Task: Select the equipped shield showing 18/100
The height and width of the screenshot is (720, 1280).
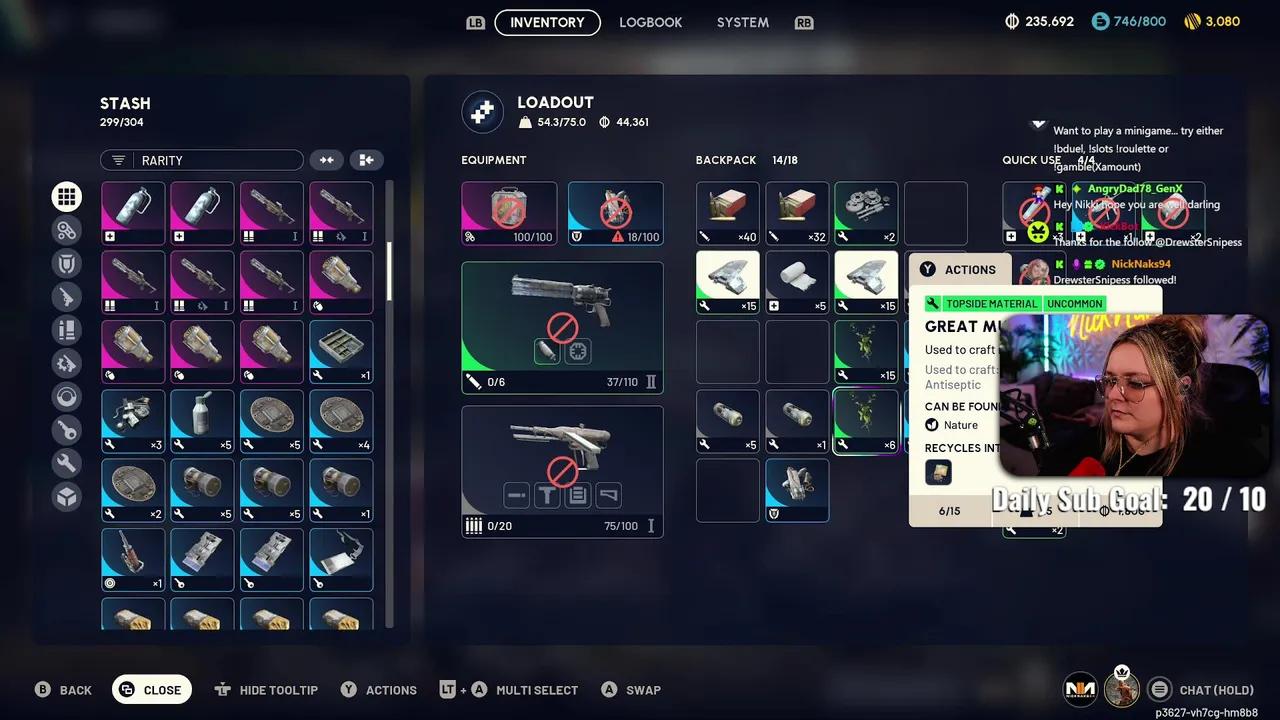Action: coord(615,213)
